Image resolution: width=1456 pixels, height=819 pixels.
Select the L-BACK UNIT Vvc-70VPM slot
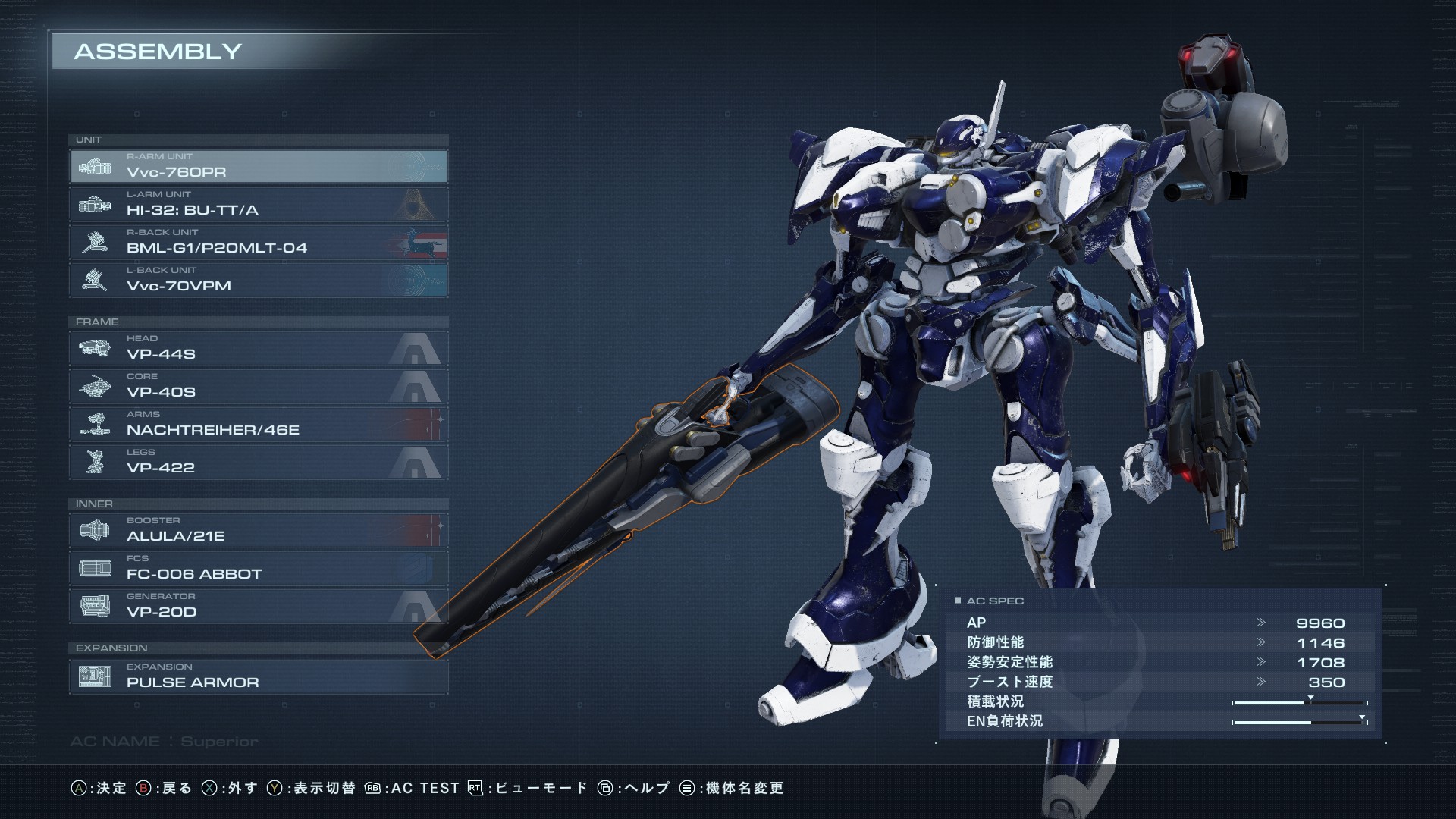[x=259, y=280]
